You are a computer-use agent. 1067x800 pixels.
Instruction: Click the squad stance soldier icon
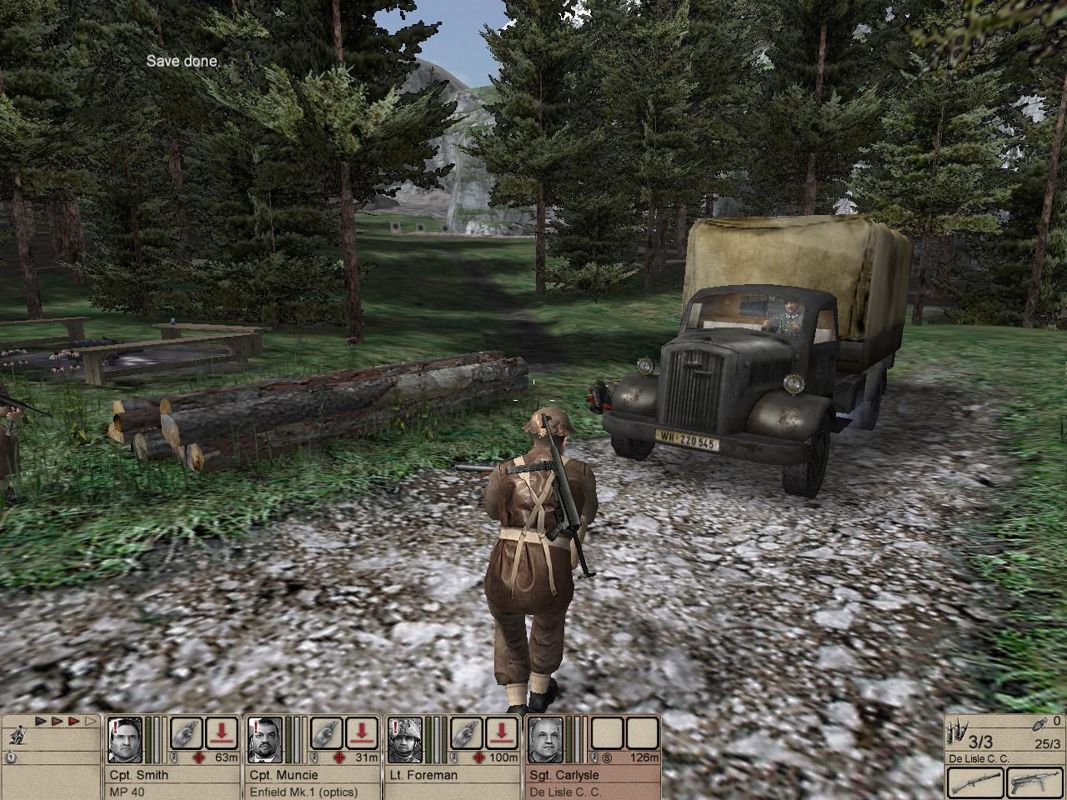pyautogui.click(x=16, y=735)
